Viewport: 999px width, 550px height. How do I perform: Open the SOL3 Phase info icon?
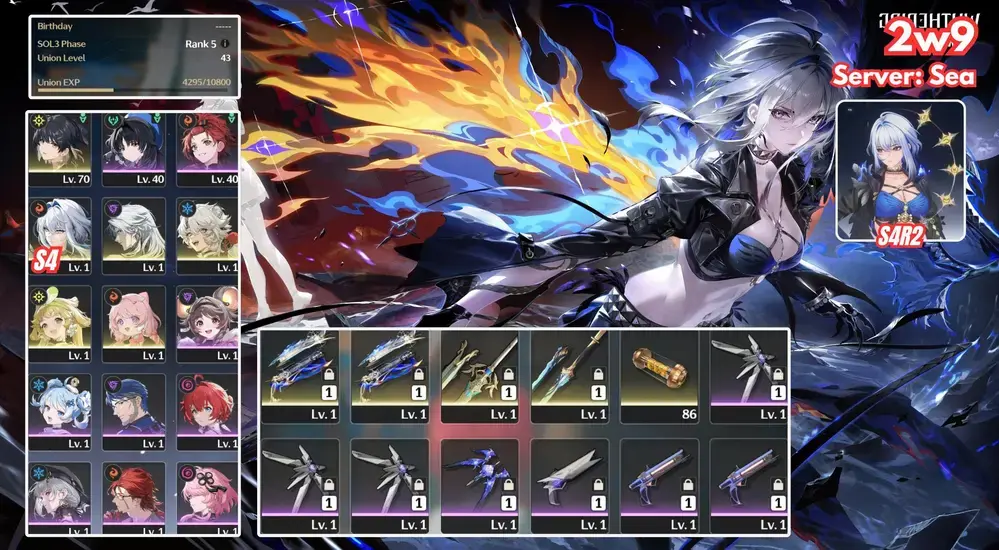pyautogui.click(x=226, y=44)
